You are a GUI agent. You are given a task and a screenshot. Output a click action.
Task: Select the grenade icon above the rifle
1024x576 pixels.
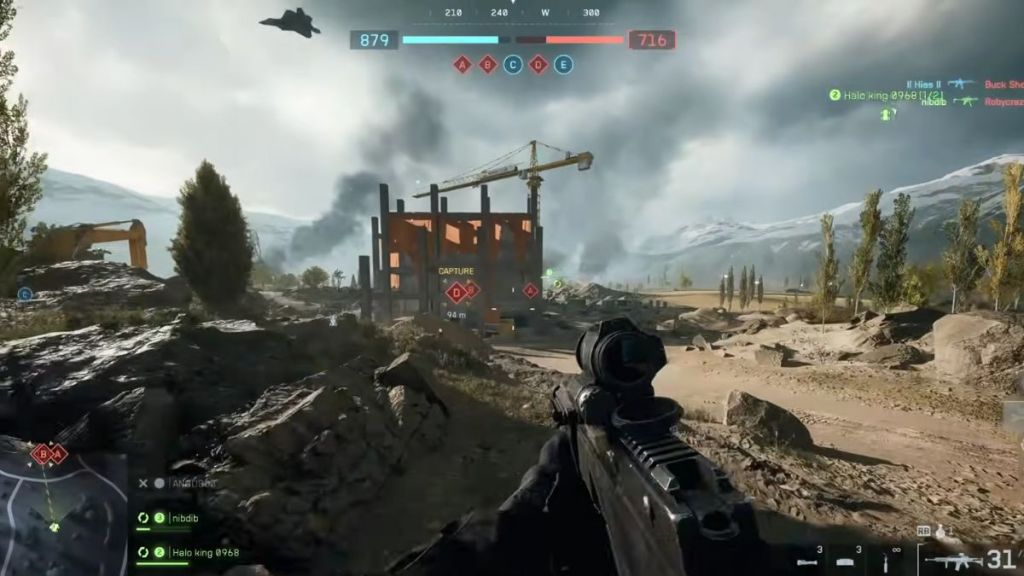[x=941, y=531]
